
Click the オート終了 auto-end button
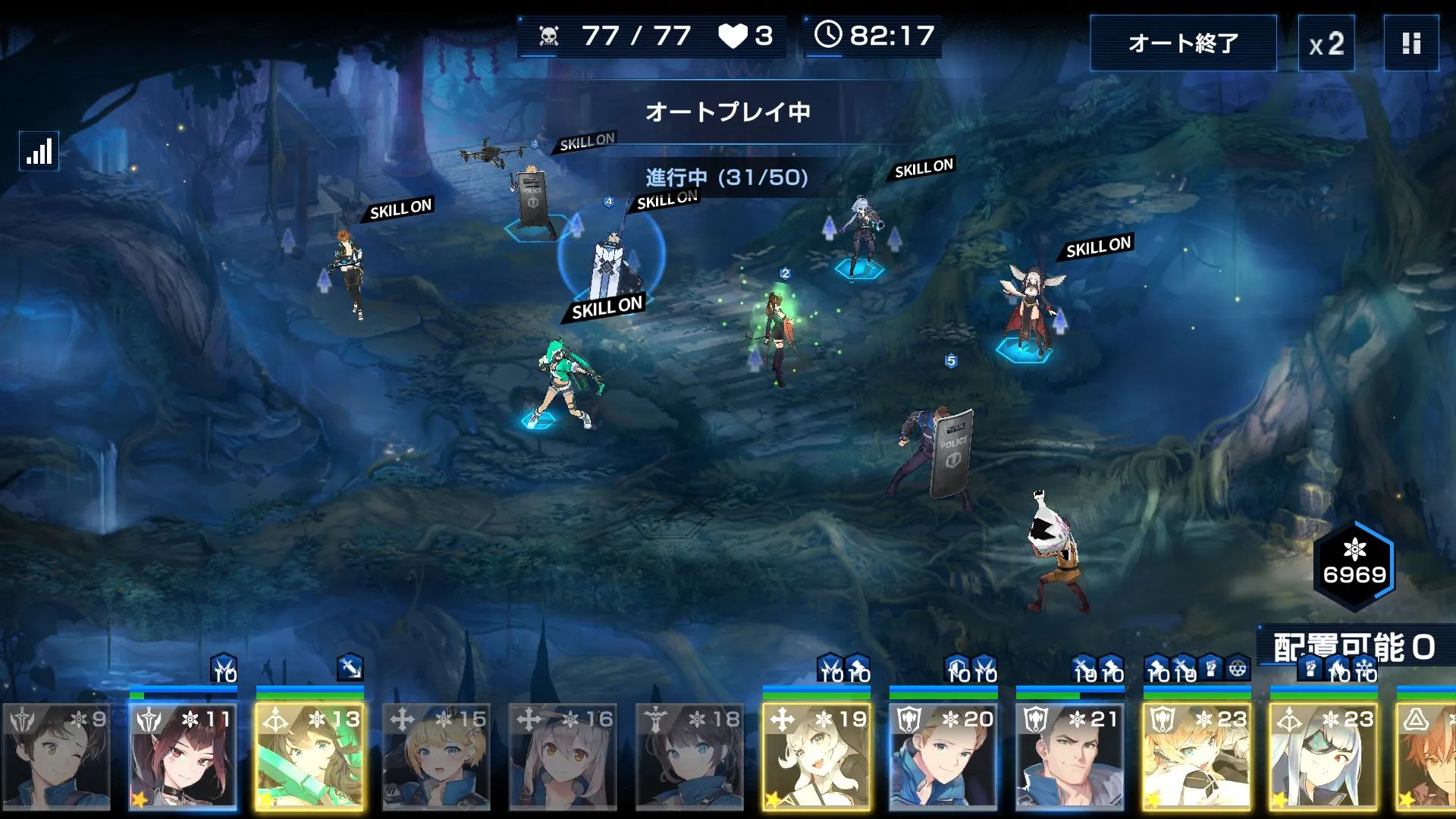1183,43
